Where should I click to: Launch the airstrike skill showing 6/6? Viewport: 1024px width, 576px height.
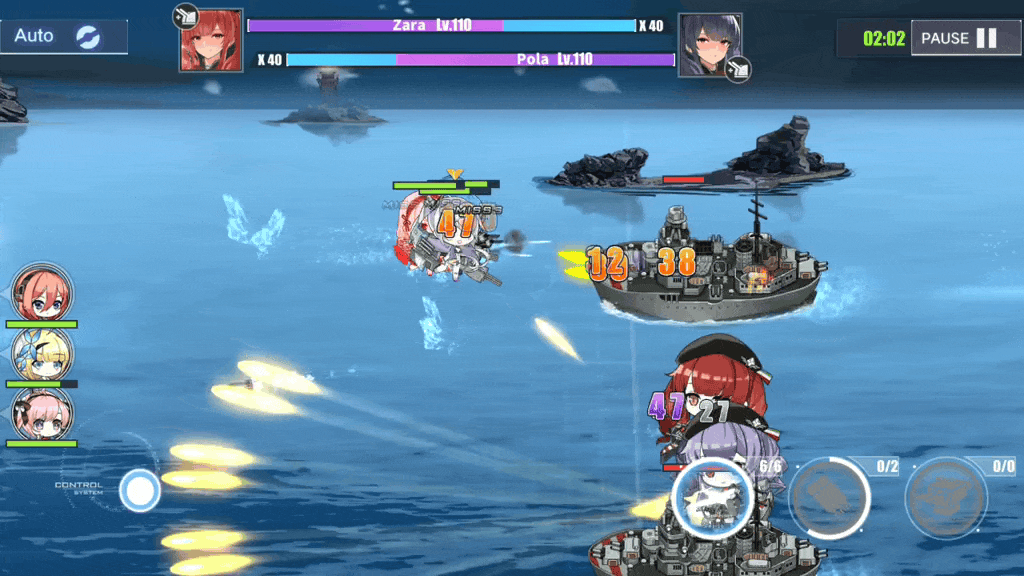(x=712, y=497)
